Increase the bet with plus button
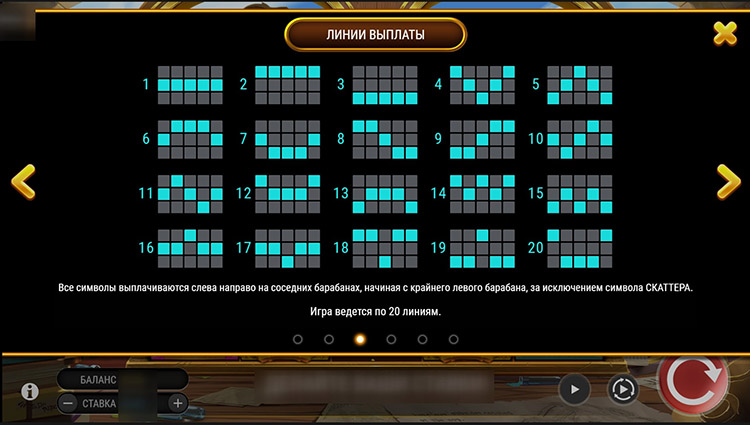 [177, 403]
